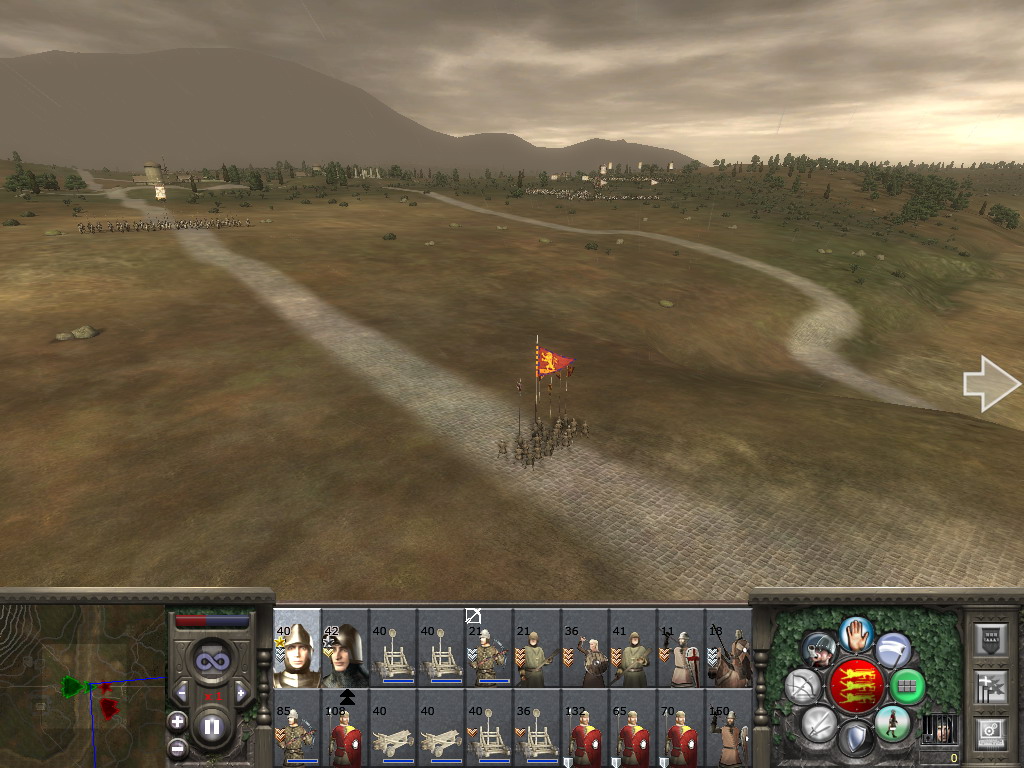Toggle the crossed swords melee button
This screenshot has width=1024, height=768.
[819, 722]
